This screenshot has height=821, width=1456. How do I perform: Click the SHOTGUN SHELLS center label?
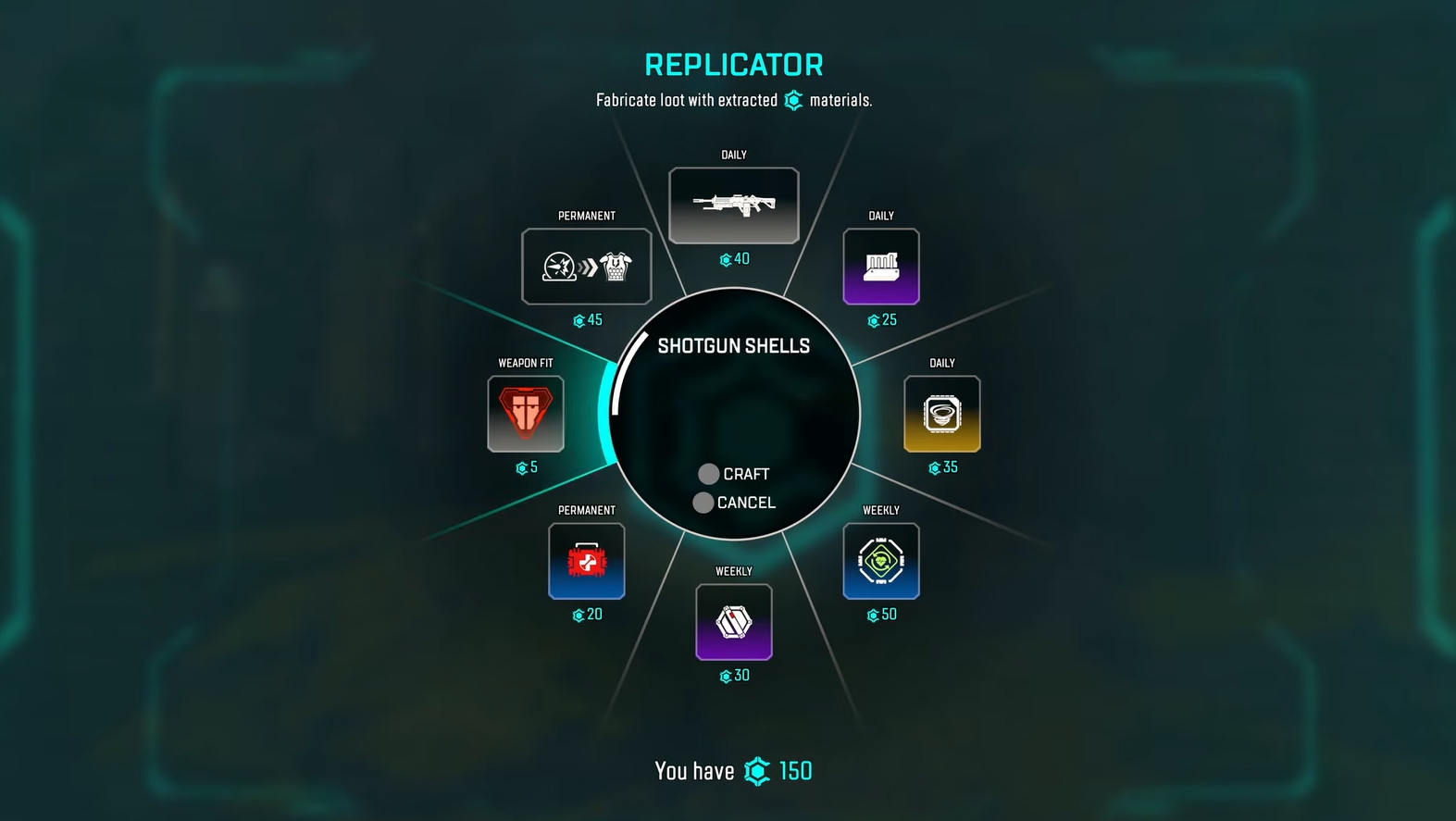(x=734, y=344)
